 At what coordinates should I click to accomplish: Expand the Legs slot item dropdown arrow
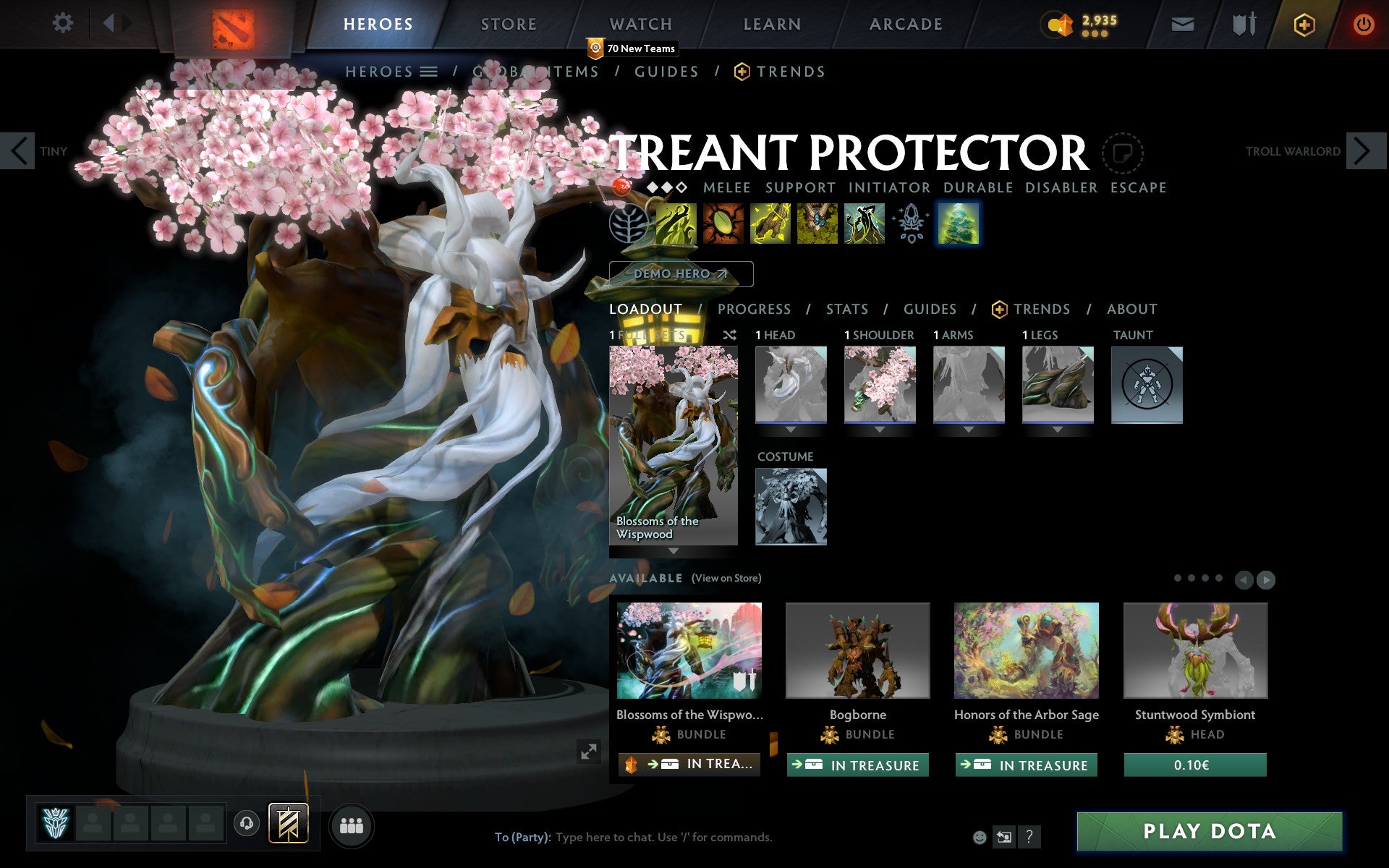(1058, 430)
